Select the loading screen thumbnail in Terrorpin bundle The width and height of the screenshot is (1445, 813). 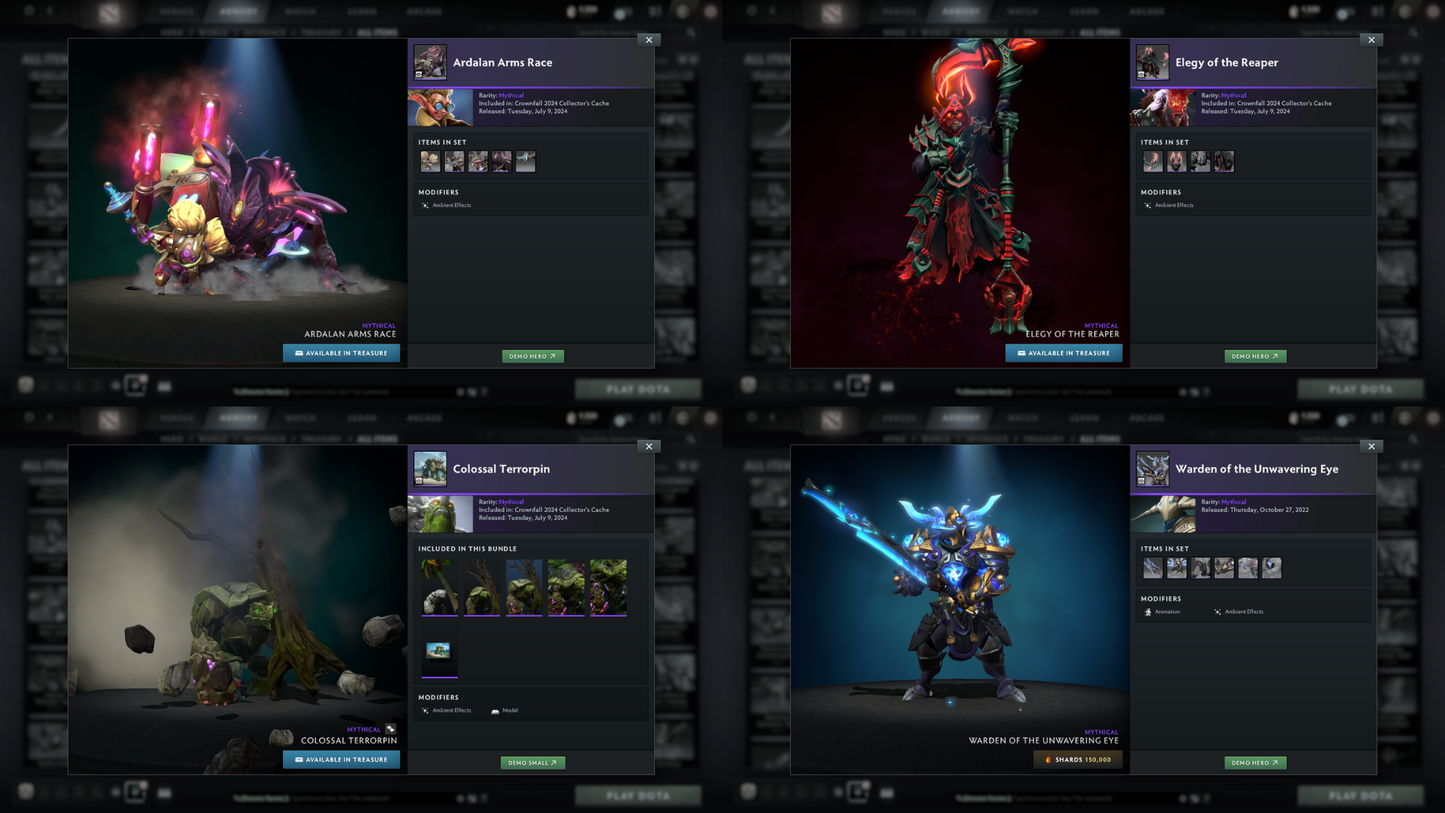point(439,654)
